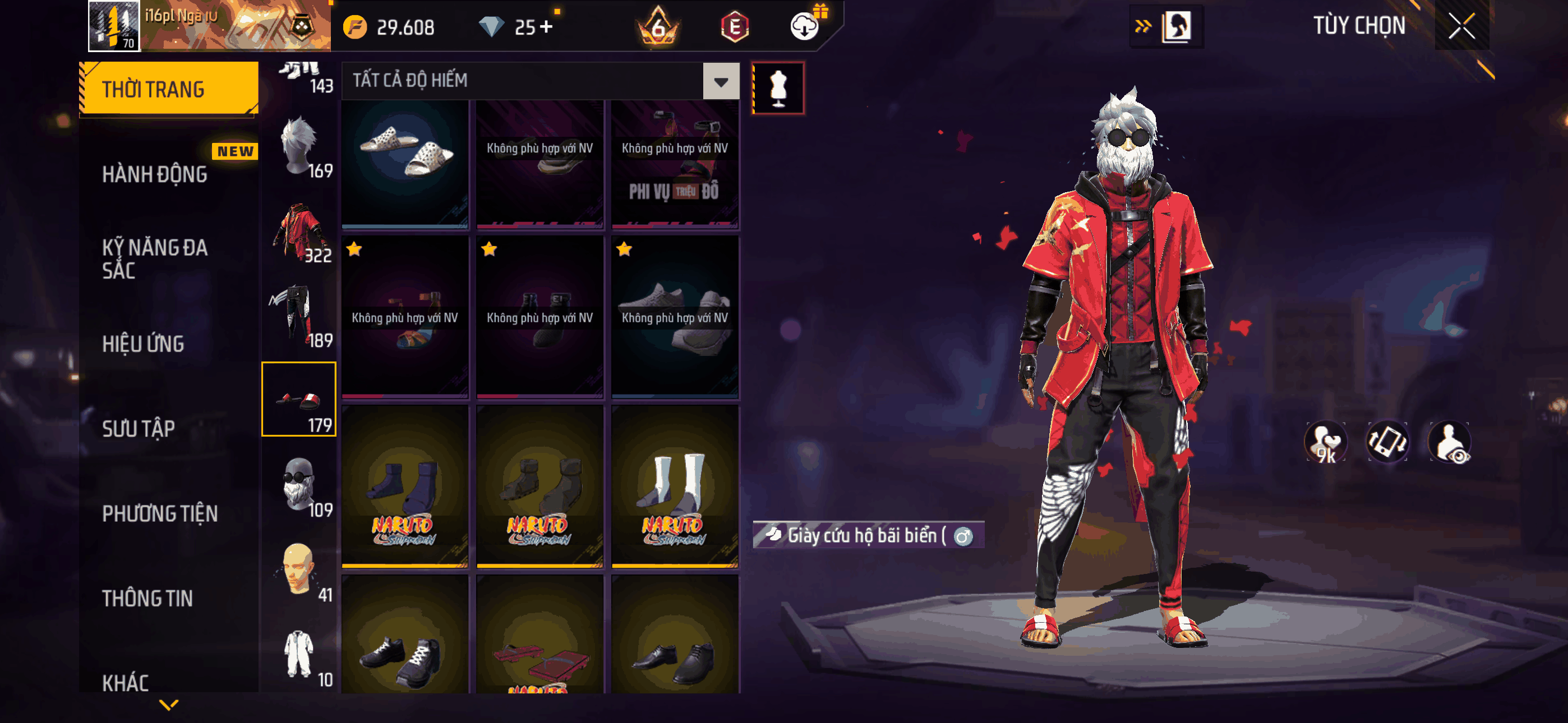Screen dimensions: 1568x723
Task: Open the Tùy Chọn options
Action: (1359, 26)
